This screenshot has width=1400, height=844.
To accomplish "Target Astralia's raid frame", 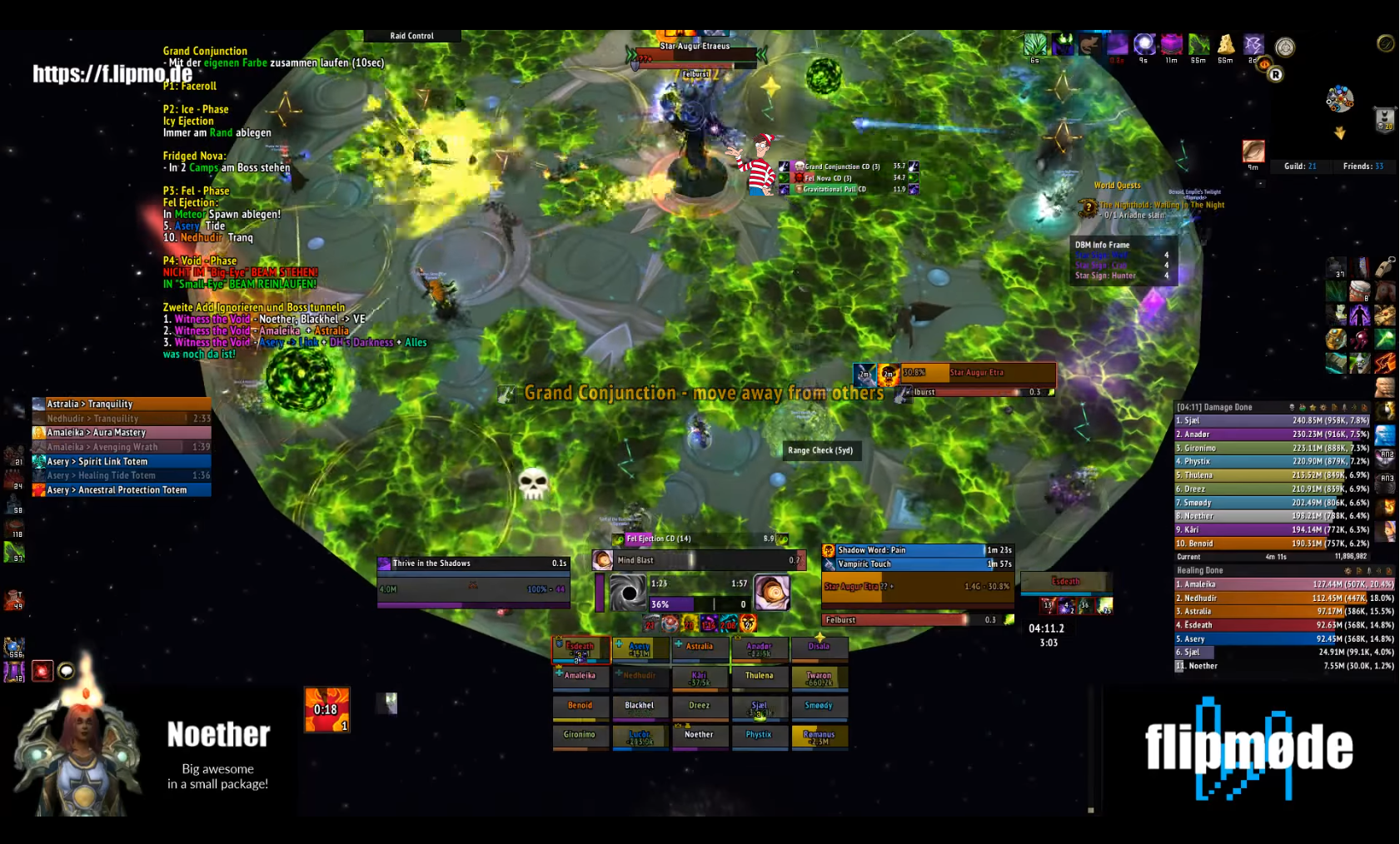I will [x=700, y=648].
